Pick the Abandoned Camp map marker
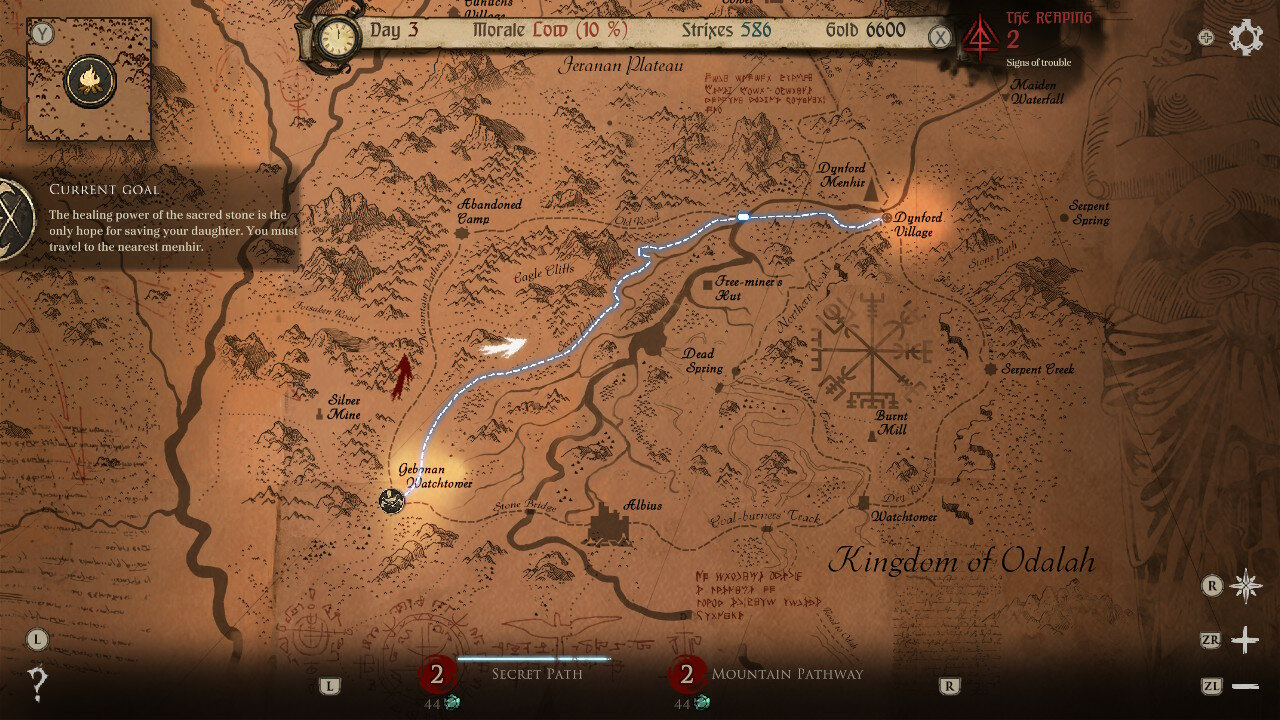This screenshot has width=1280, height=720. [462, 233]
